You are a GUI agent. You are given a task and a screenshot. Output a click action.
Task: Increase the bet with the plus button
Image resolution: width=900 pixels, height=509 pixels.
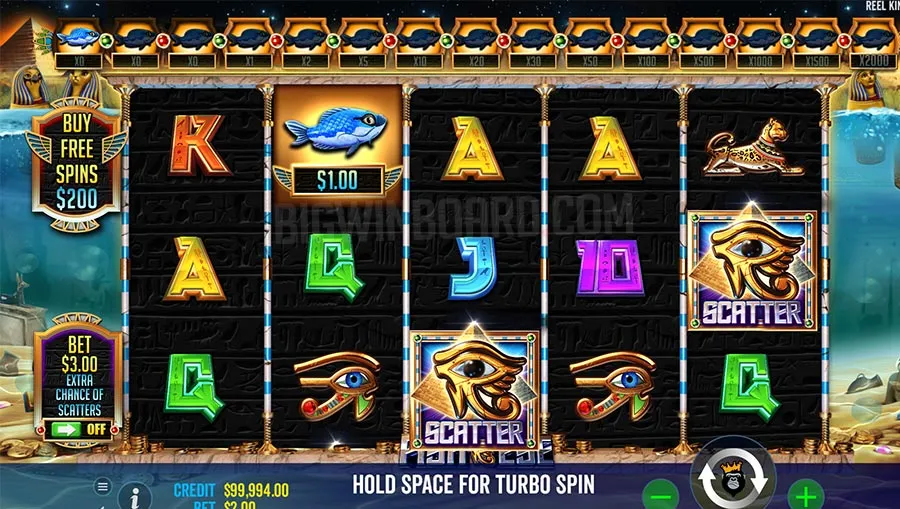point(806,494)
